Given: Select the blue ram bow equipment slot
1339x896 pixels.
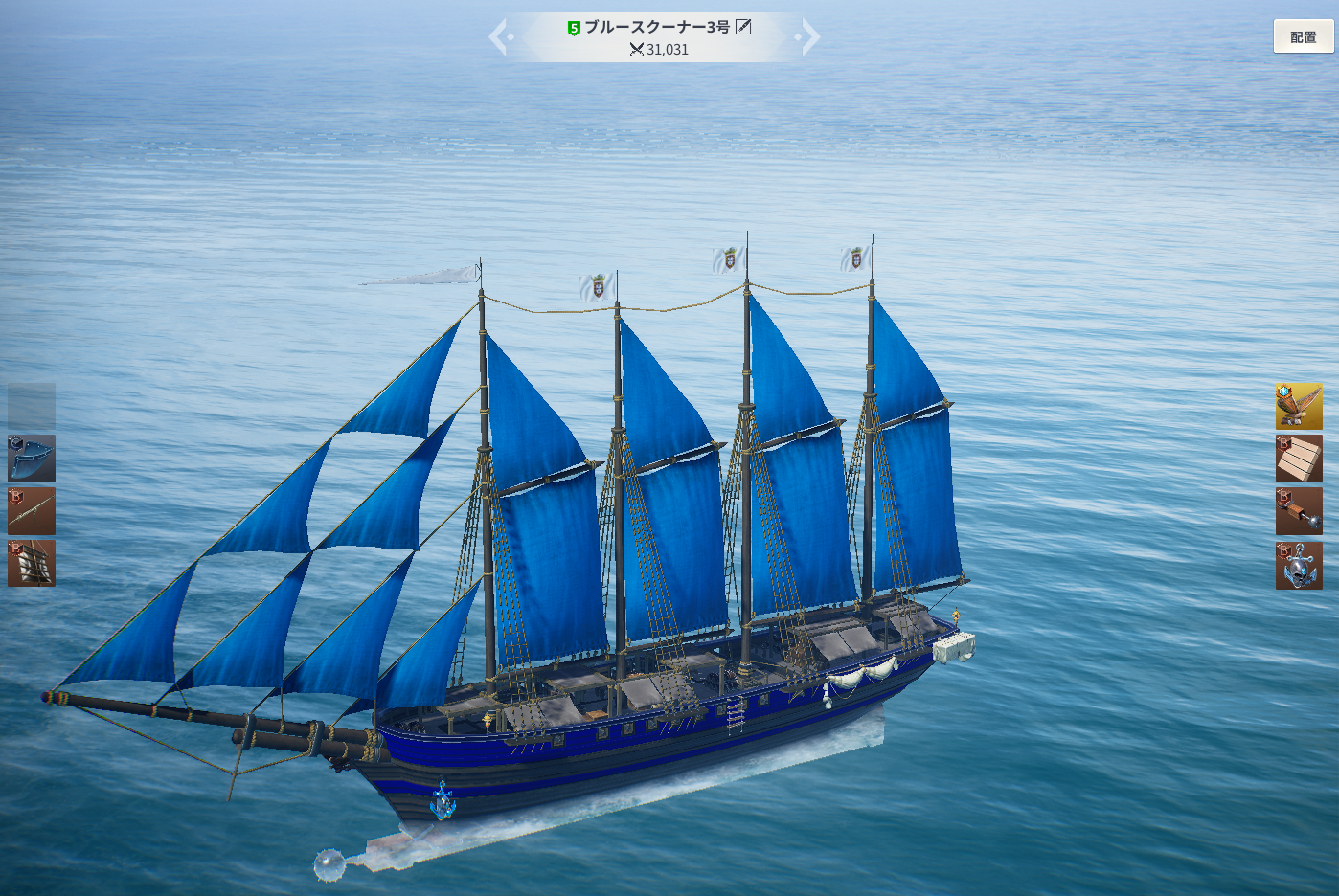Looking at the screenshot, I should coord(32,459).
